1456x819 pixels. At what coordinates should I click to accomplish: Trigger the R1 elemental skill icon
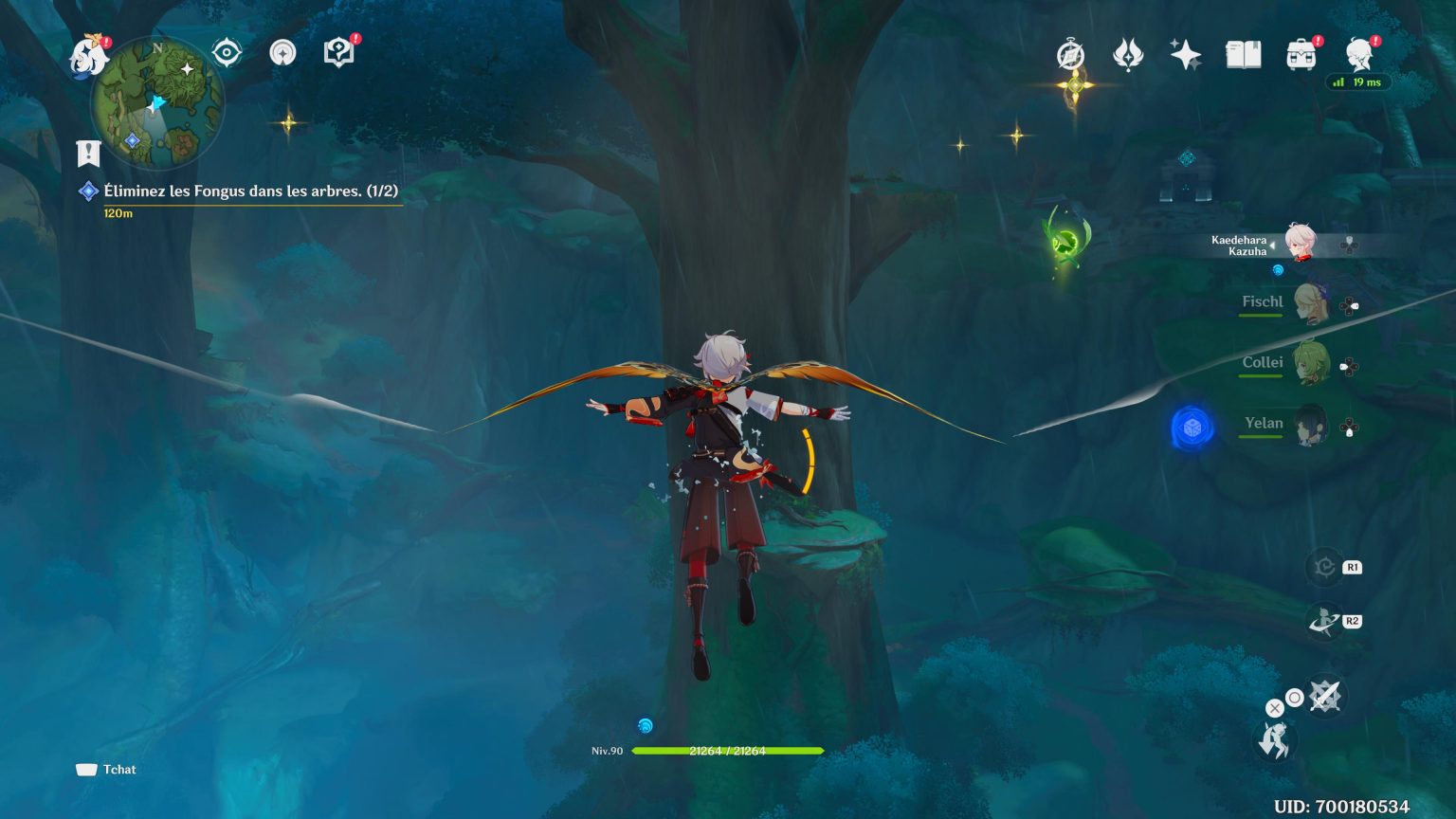click(1320, 565)
